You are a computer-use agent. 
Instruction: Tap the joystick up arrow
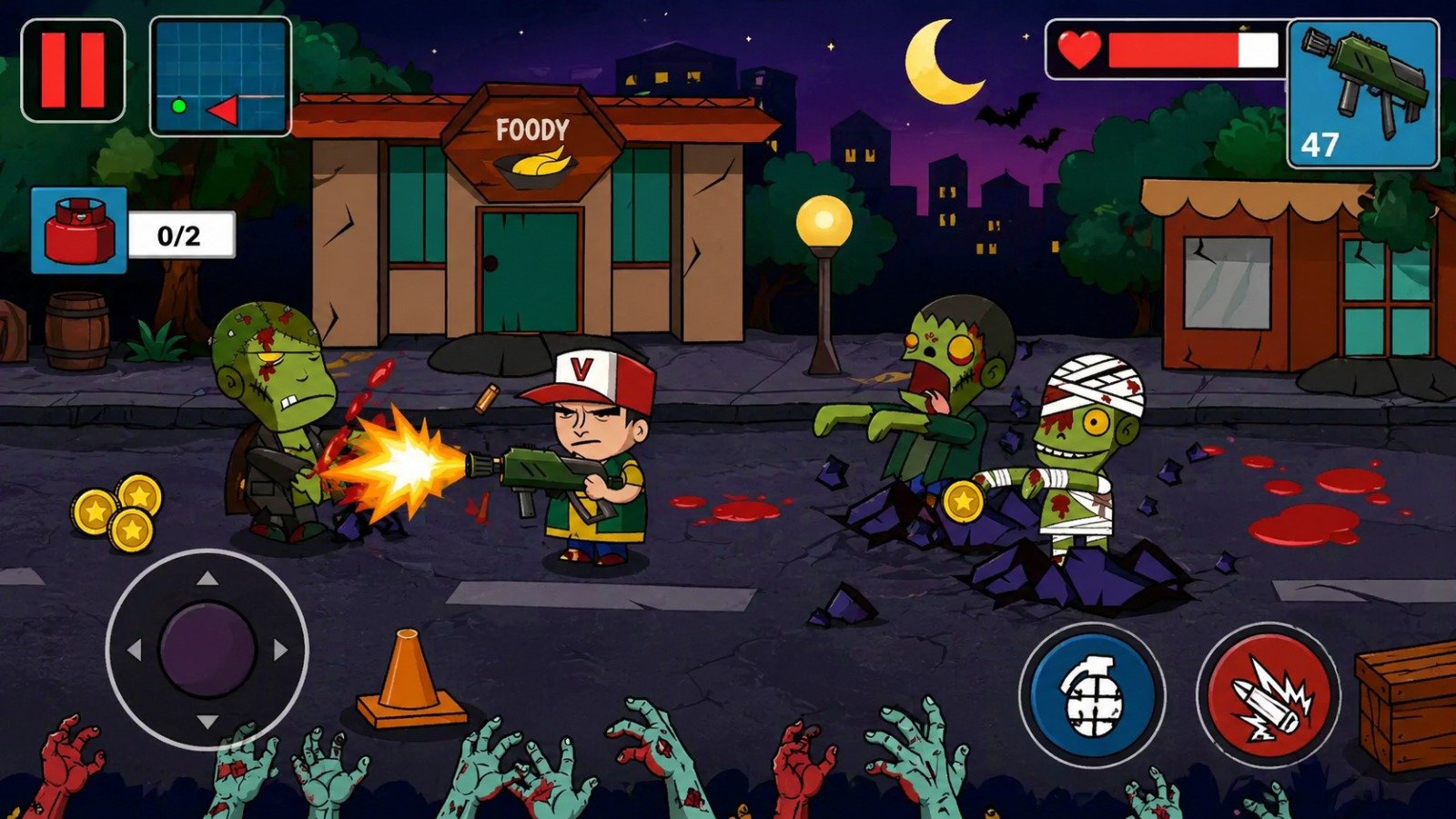(x=209, y=580)
